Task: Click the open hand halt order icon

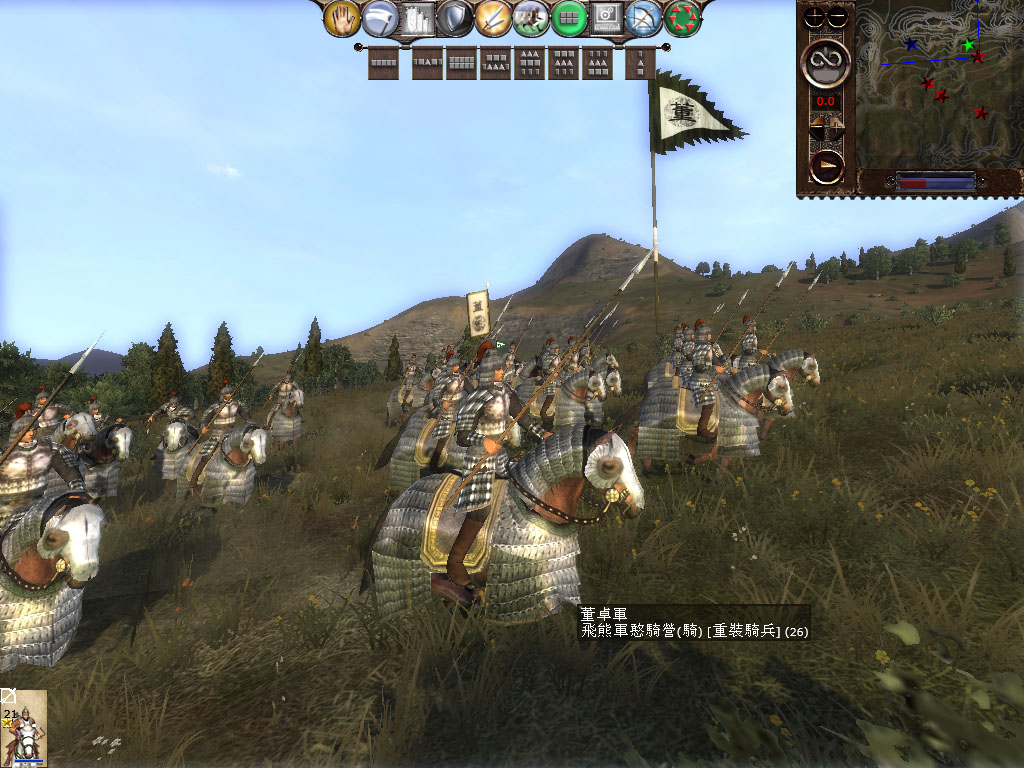Action: pos(343,17)
